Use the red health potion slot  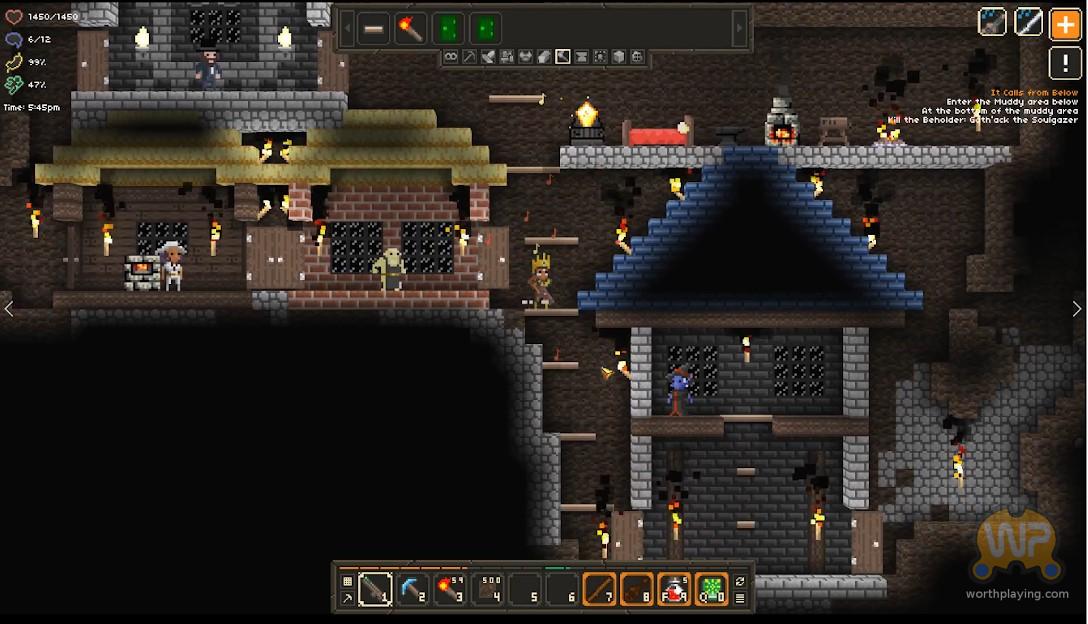[x=675, y=590]
